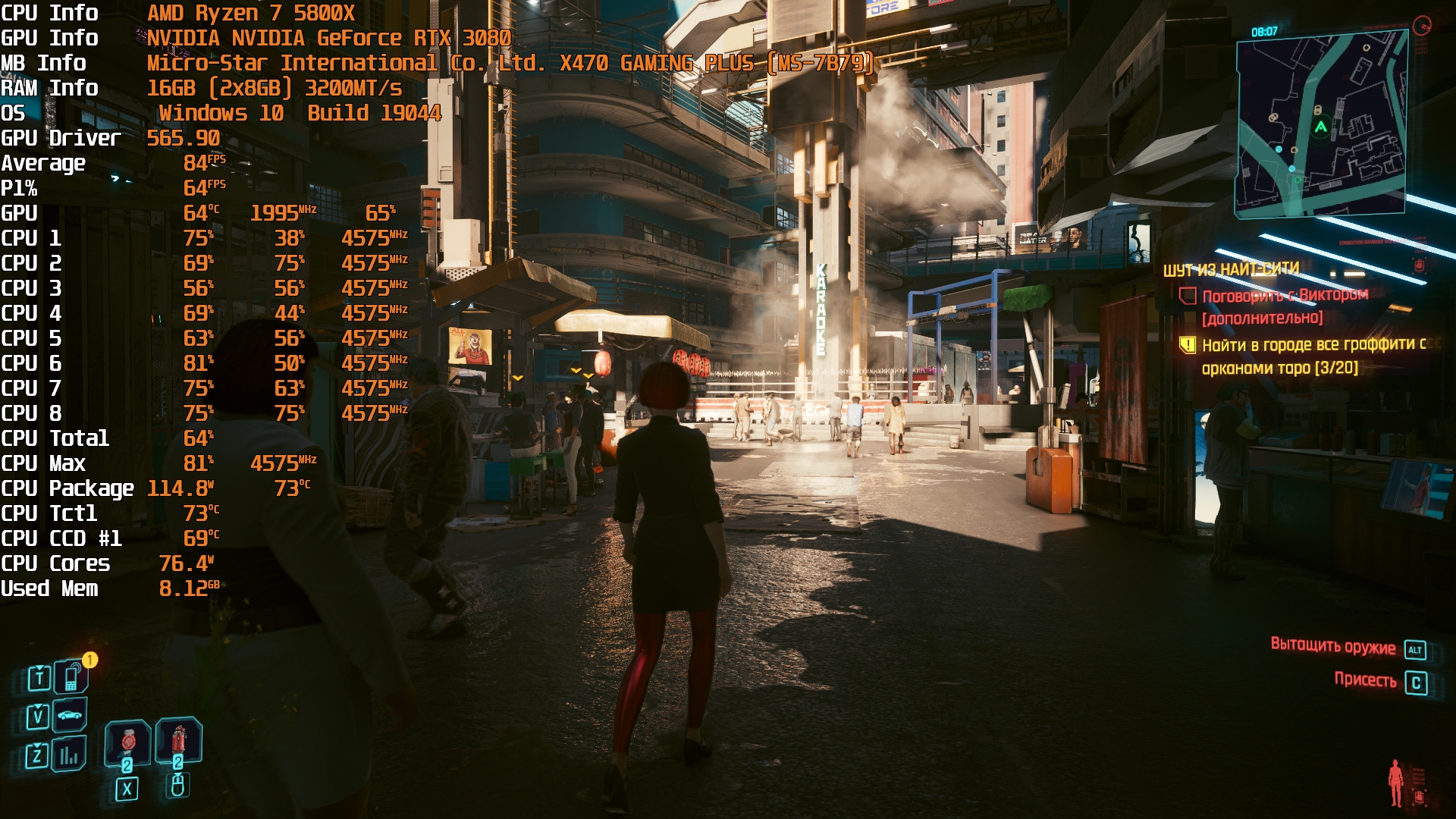The width and height of the screenshot is (1456, 819).
Task: Click the red character body status icon
Action: pos(1395,783)
